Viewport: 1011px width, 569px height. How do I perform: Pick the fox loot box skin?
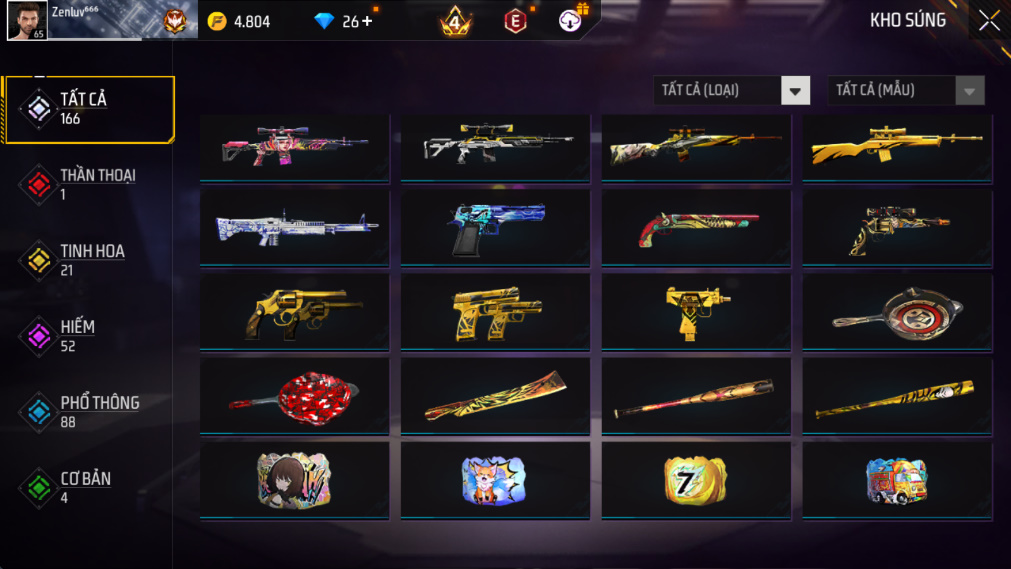494,481
